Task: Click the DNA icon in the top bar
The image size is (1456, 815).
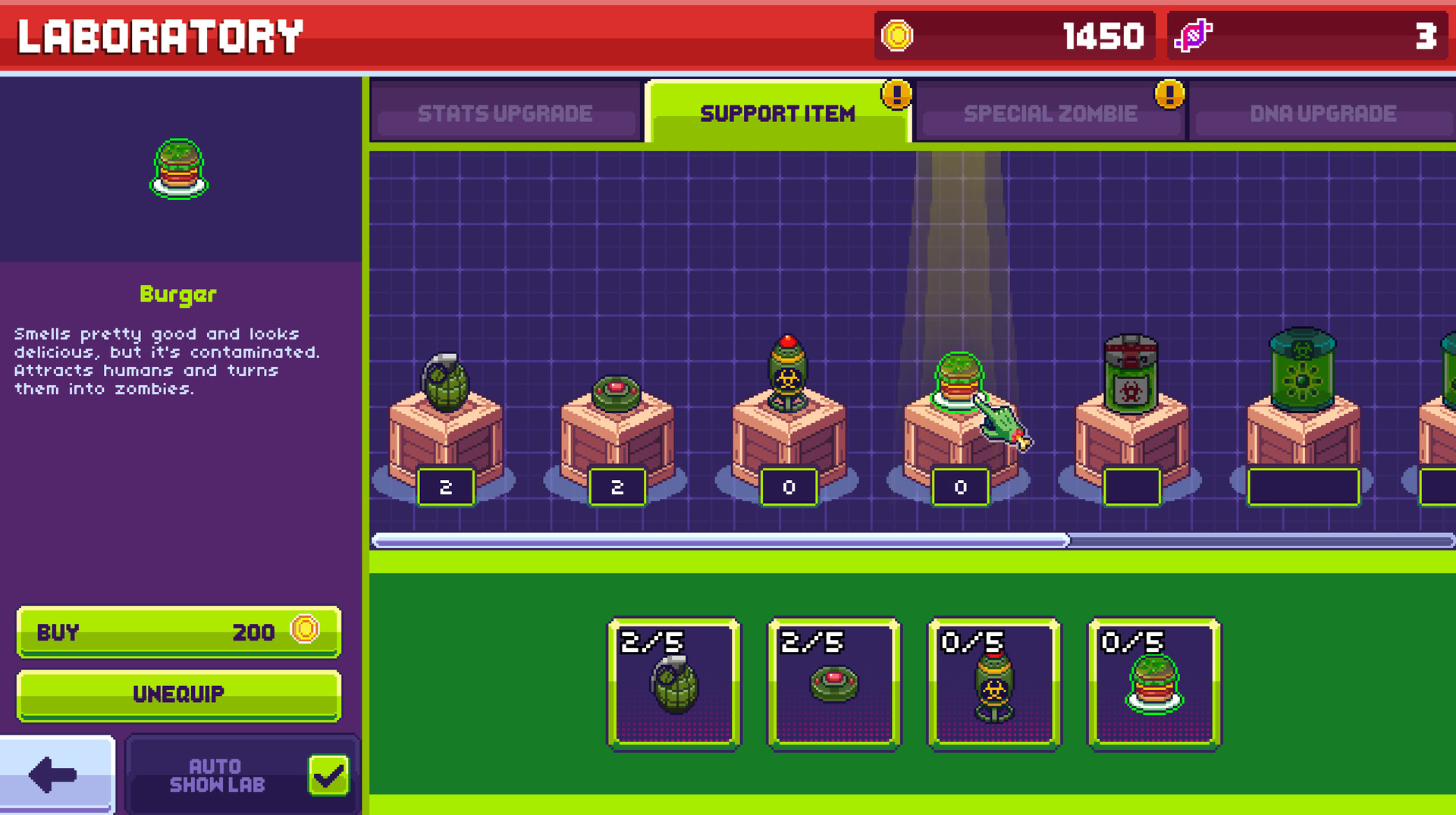Action: (x=1194, y=36)
